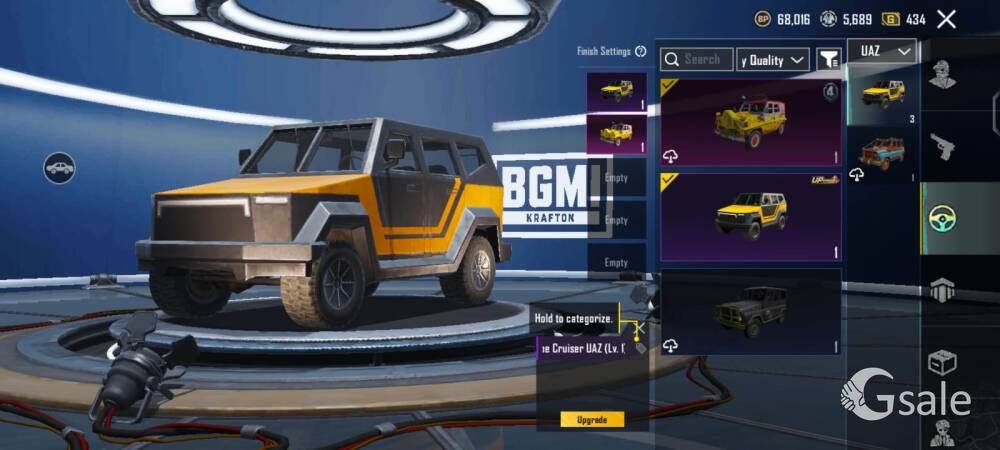Switch to the steering wheel vehicles category
1000x450 pixels.
click(941, 219)
